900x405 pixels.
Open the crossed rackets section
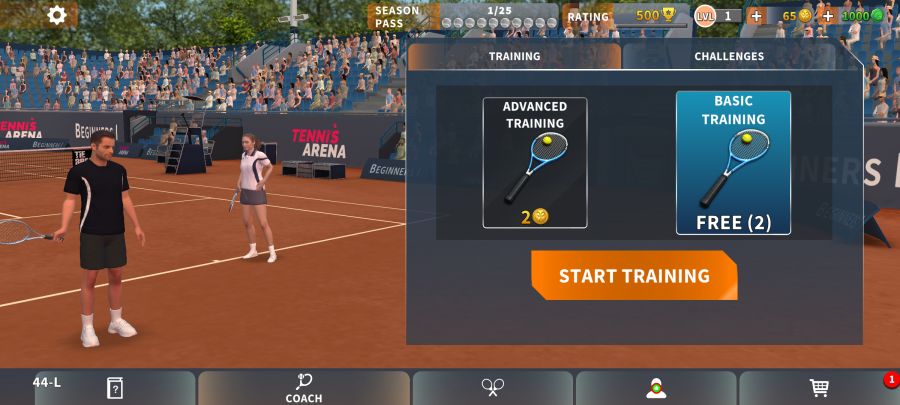coord(492,388)
